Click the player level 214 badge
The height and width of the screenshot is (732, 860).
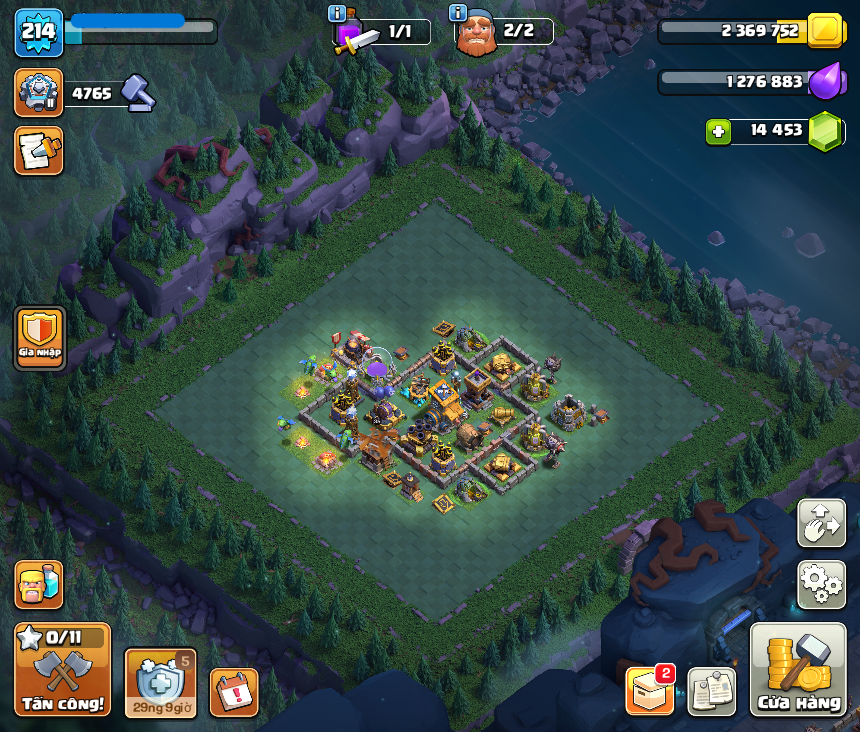39,32
